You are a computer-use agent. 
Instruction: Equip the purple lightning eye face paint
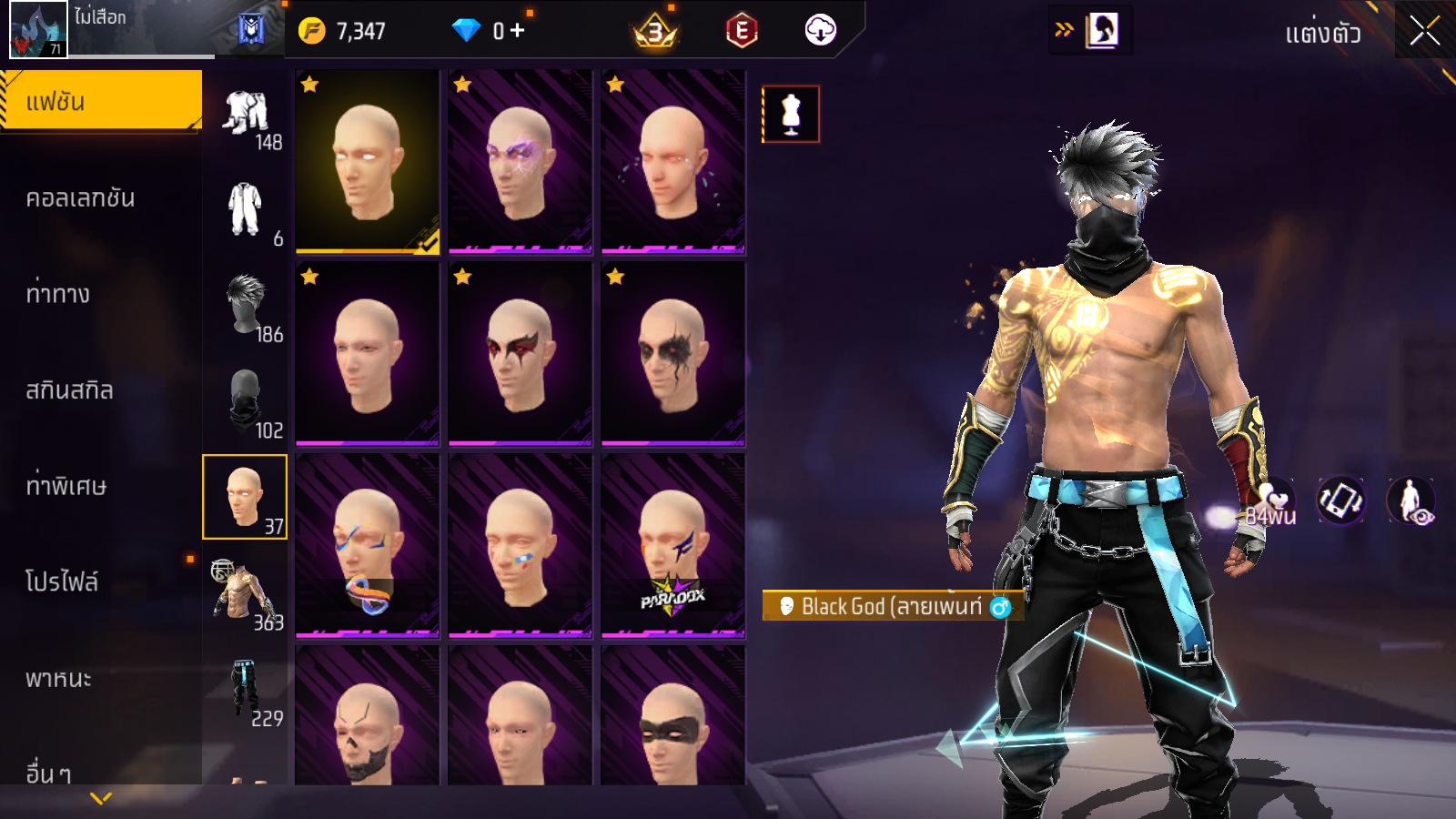520,161
